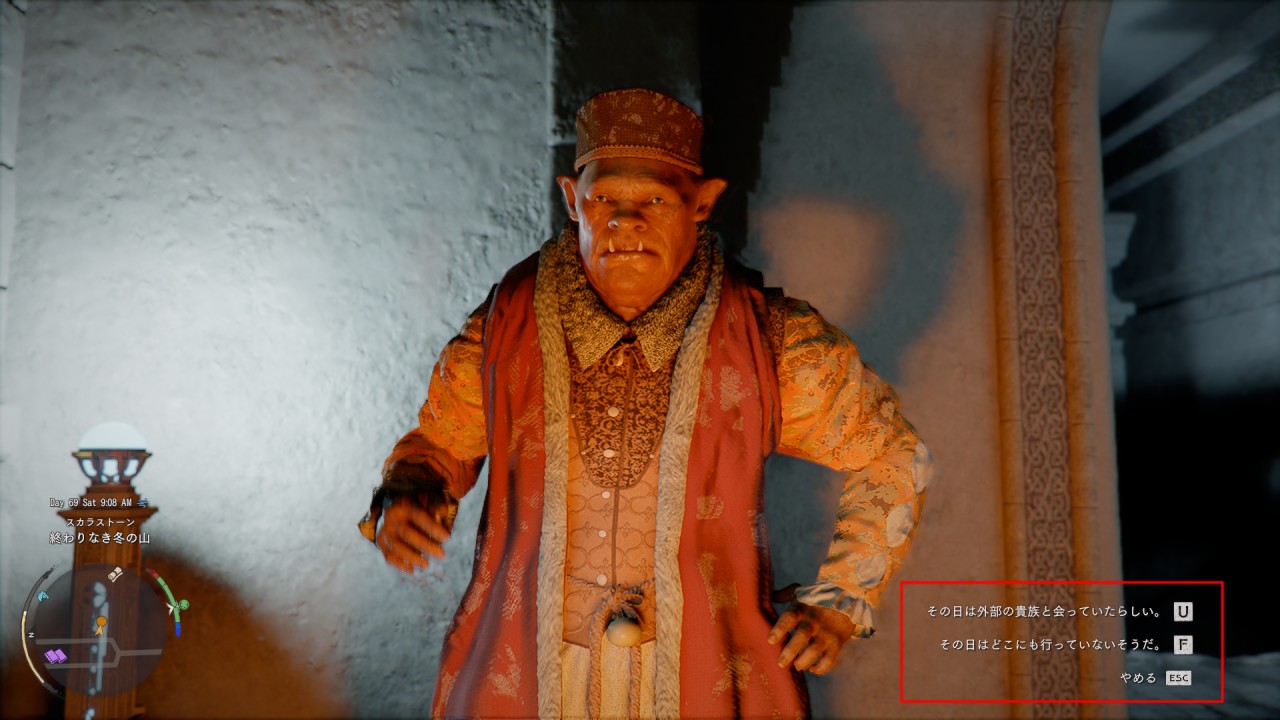Choose やめる to leave the conversation
The height and width of the screenshot is (720, 1280).
click(x=1139, y=678)
